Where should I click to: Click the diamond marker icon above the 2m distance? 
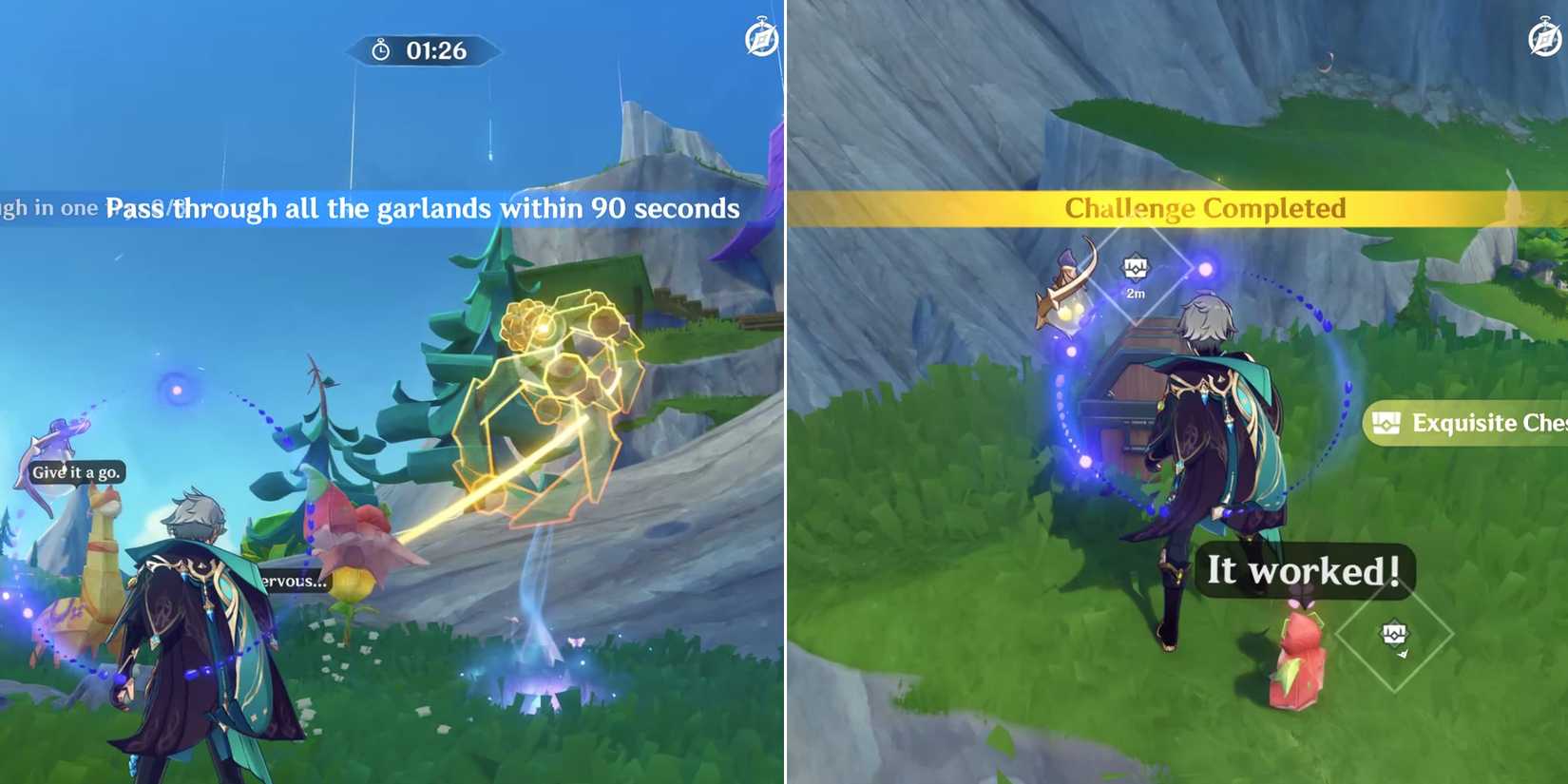coord(1137,266)
